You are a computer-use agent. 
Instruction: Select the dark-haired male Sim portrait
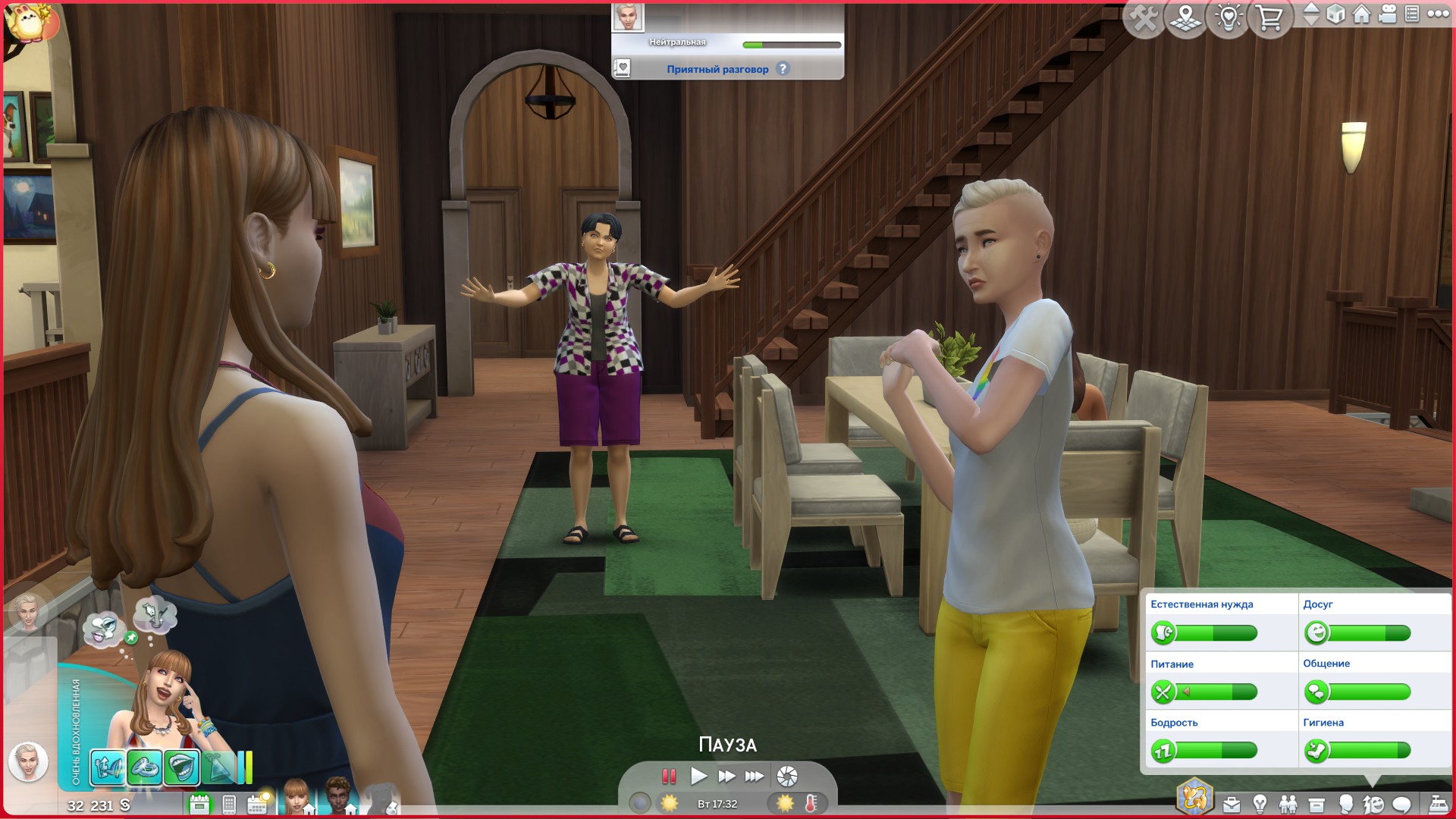(338, 796)
